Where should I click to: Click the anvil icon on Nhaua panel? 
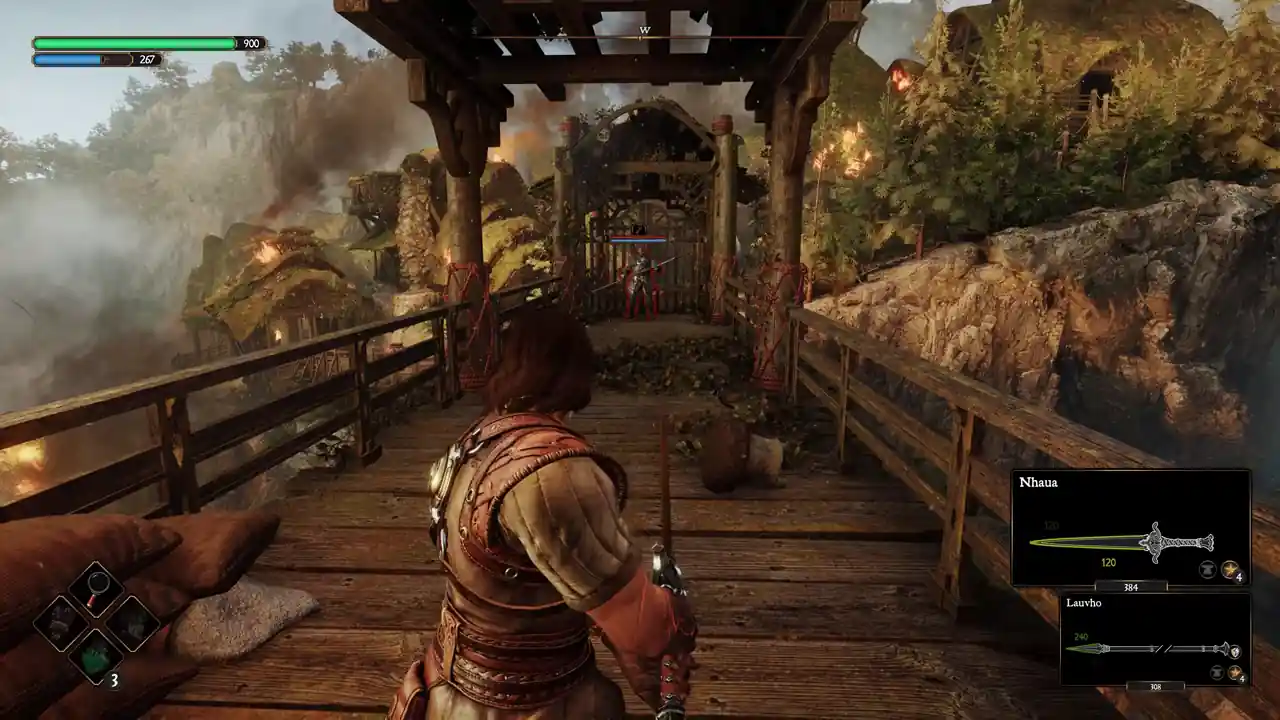click(1208, 570)
